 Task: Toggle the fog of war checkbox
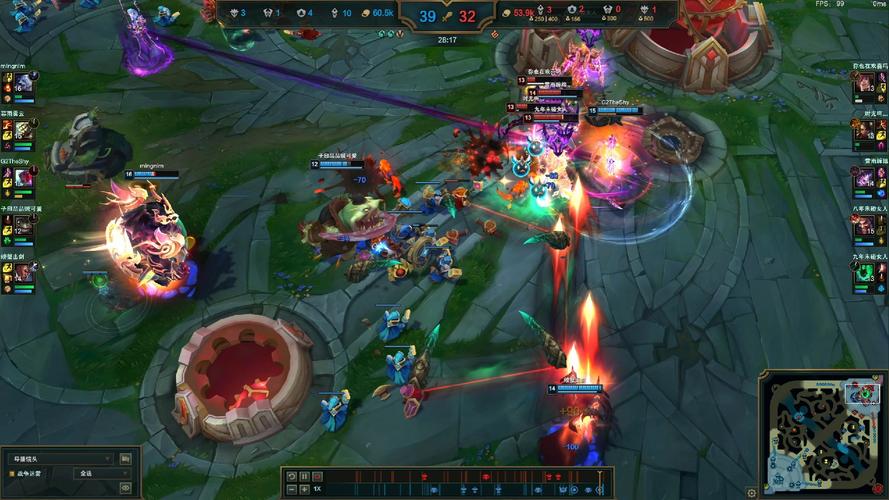[12, 473]
